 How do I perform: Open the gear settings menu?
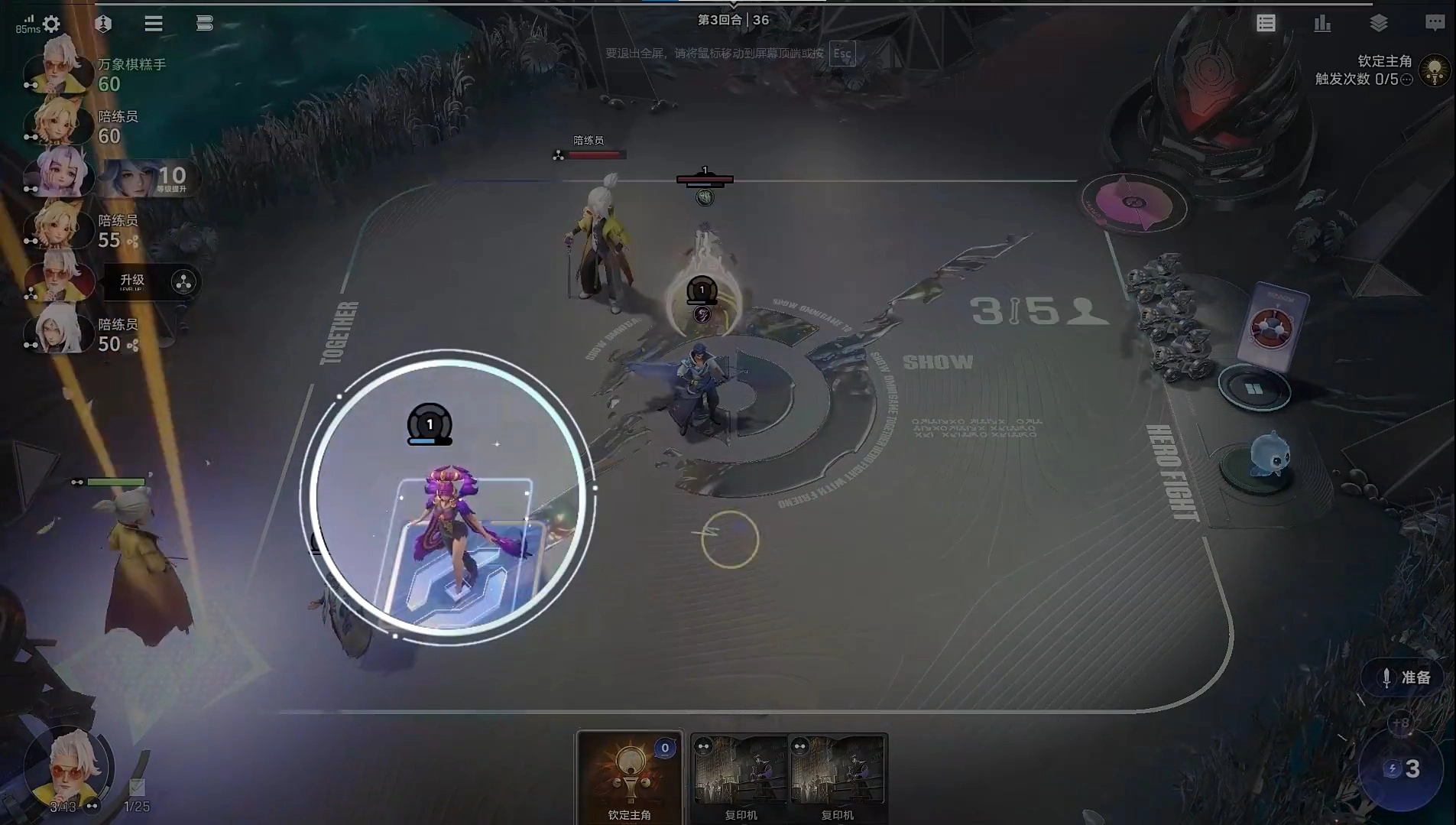pos(51,24)
